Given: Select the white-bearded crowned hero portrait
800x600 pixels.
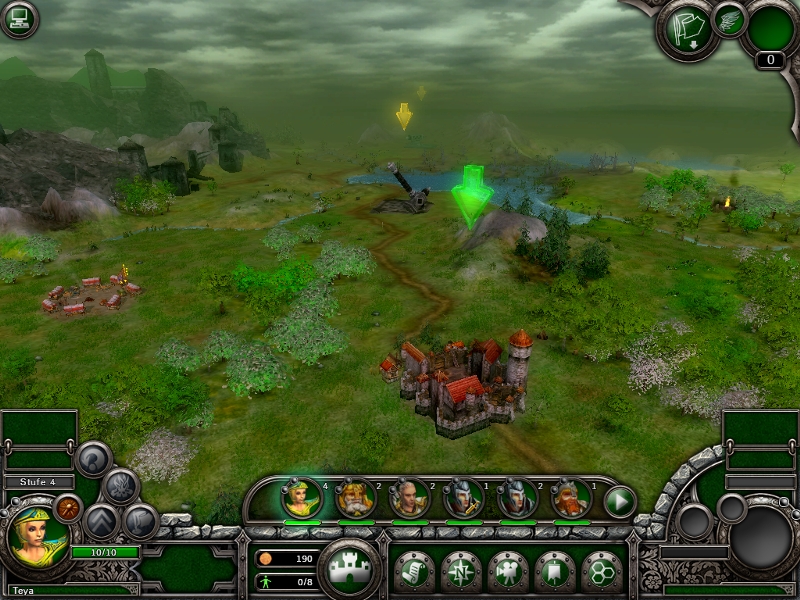Looking at the screenshot, I should click(x=356, y=498).
